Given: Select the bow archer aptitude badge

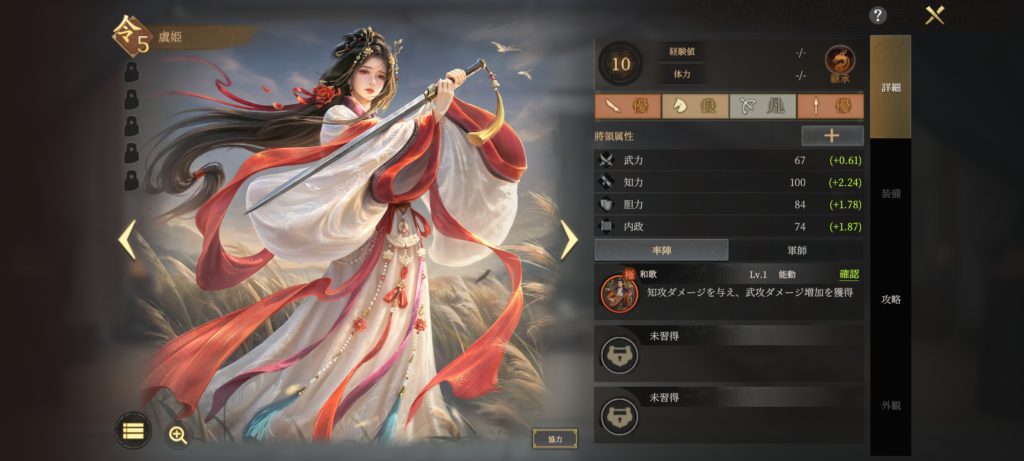Looking at the screenshot, I should [762, 107].
